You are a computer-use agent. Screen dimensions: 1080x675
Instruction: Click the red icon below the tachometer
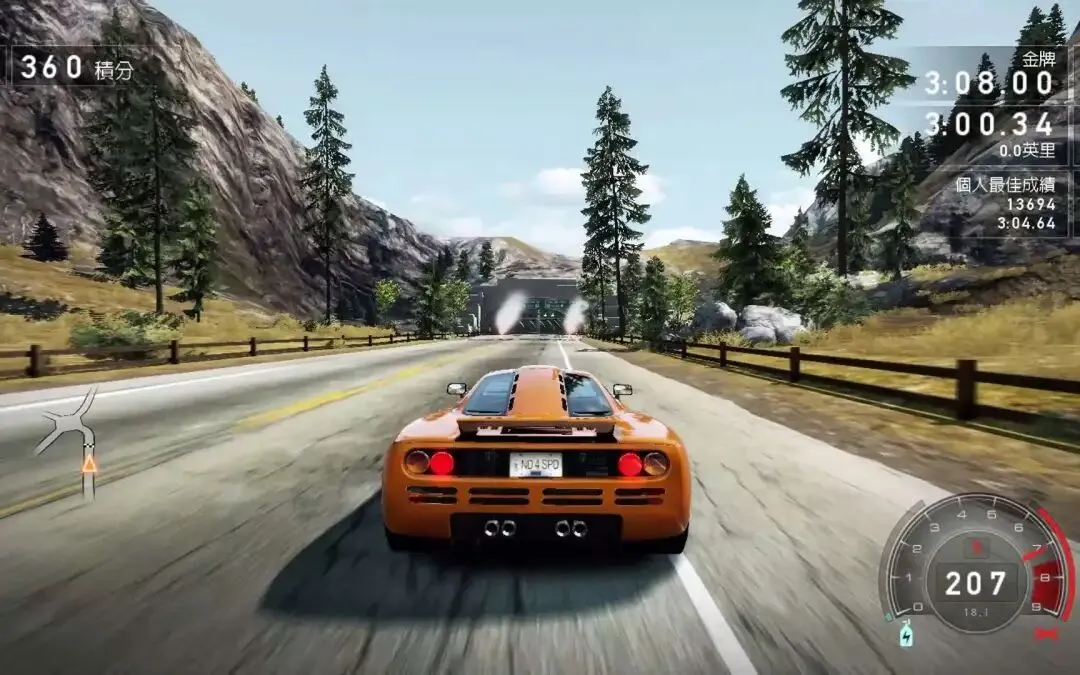pyautogui.click(x=1047, y=634)
